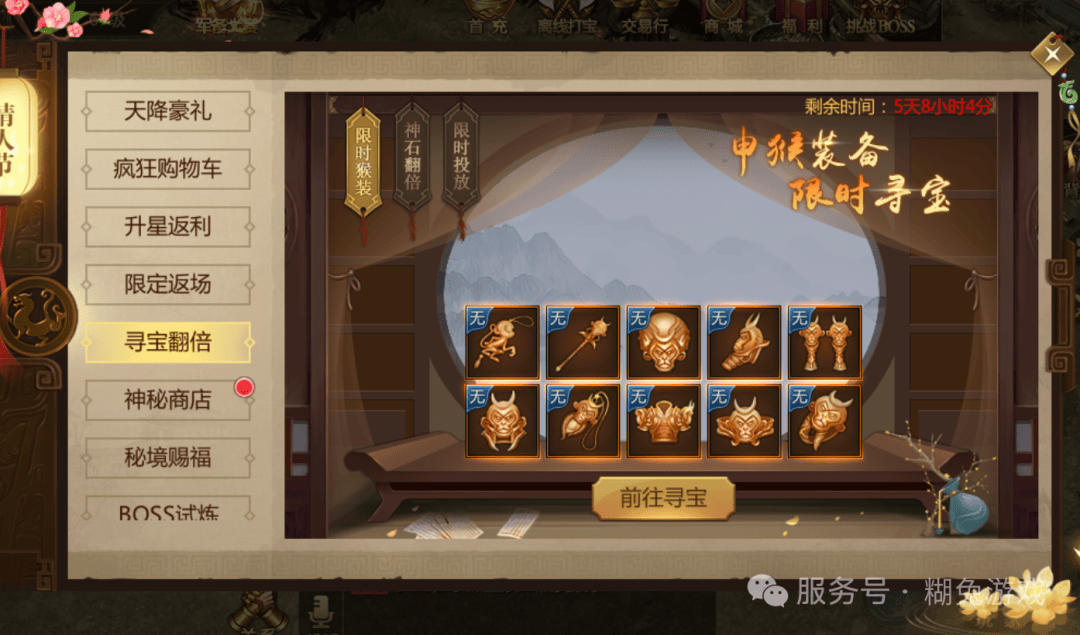1080x635 pixels.
Task: Select the golden monkey pendant item slot
Action: click(502, 342)
